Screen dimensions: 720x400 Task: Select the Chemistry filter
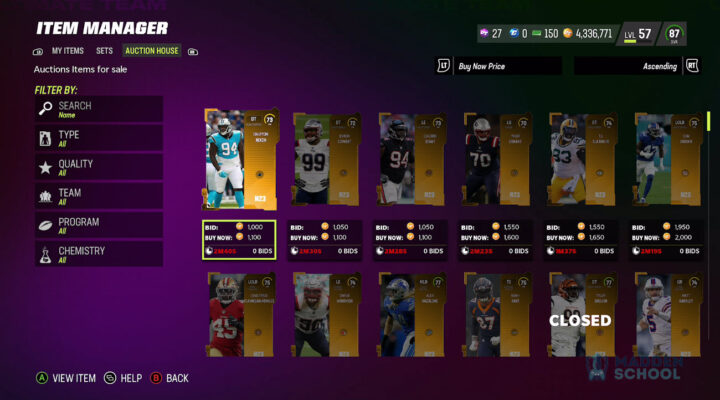98,254
